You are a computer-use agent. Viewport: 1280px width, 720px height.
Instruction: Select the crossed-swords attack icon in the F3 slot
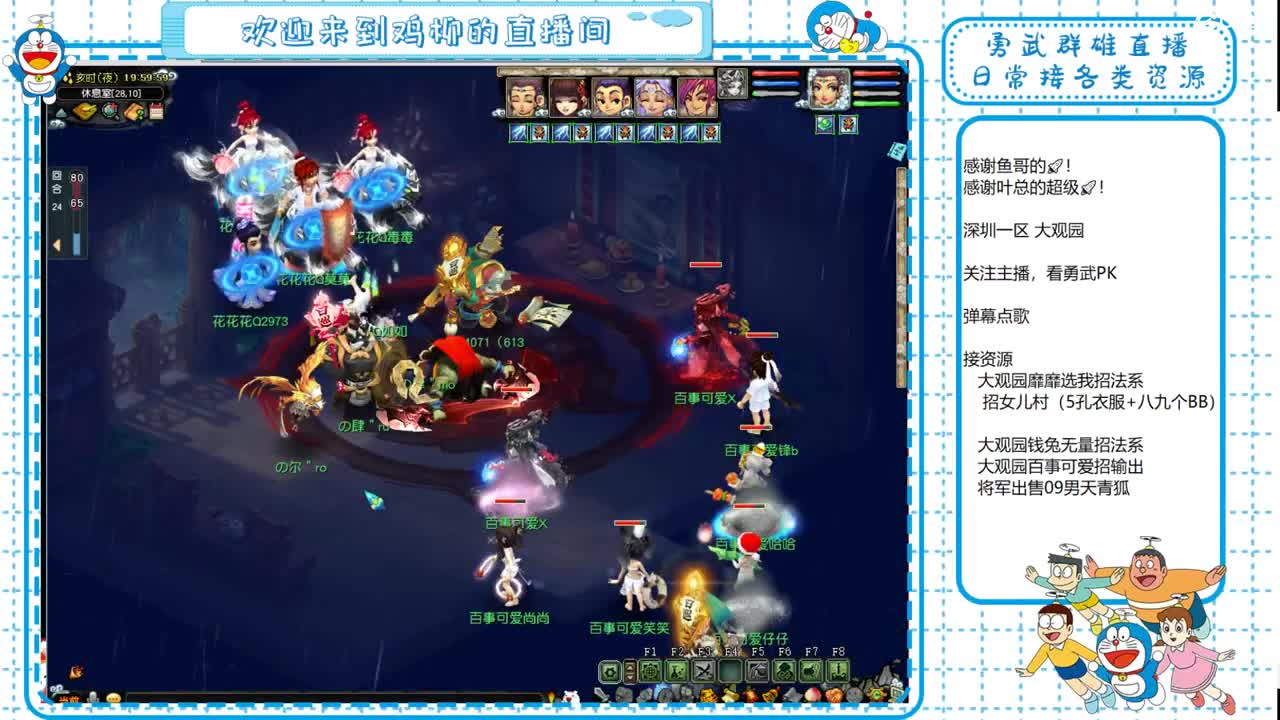[x=704, y=671]
